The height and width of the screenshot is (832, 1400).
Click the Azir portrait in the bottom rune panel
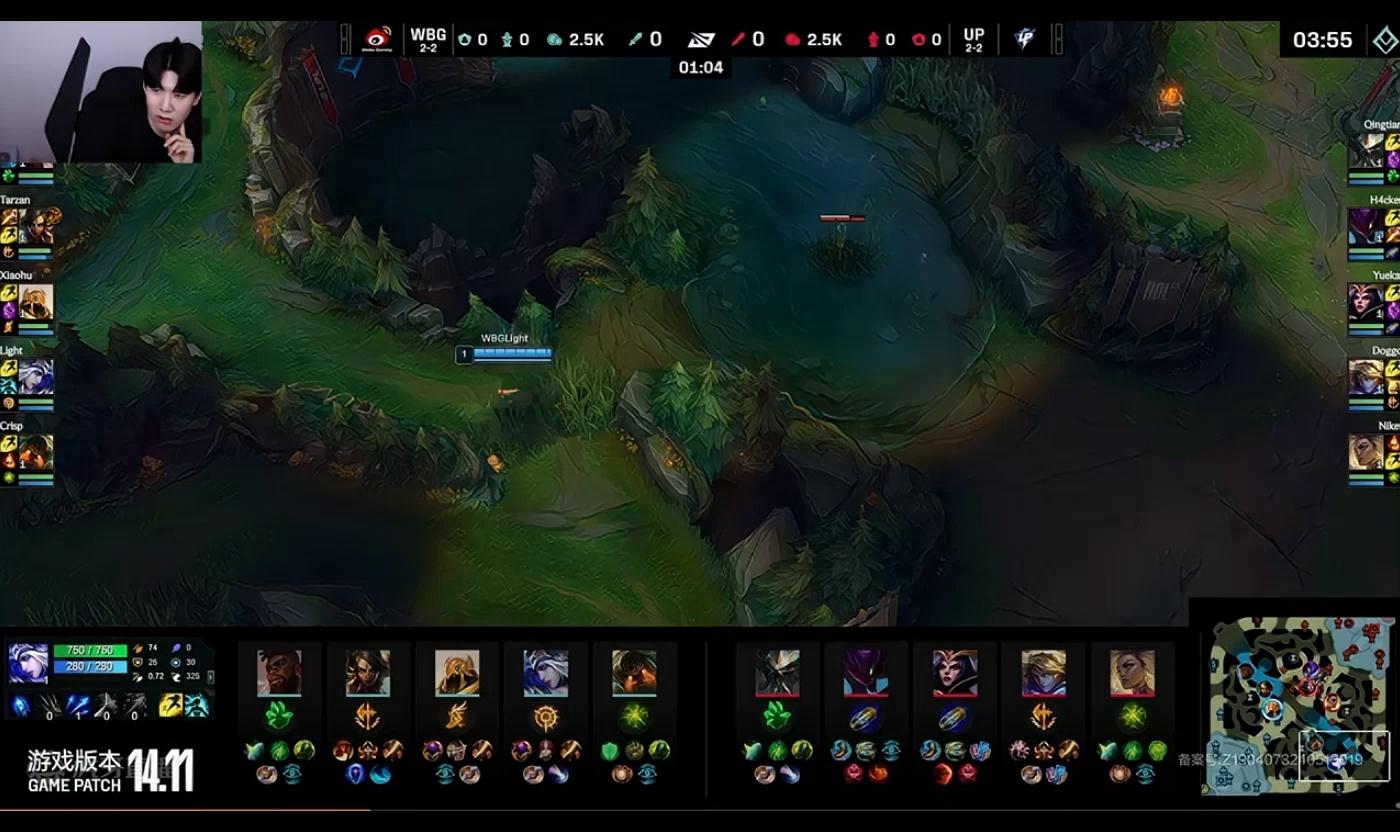(457, 672)
